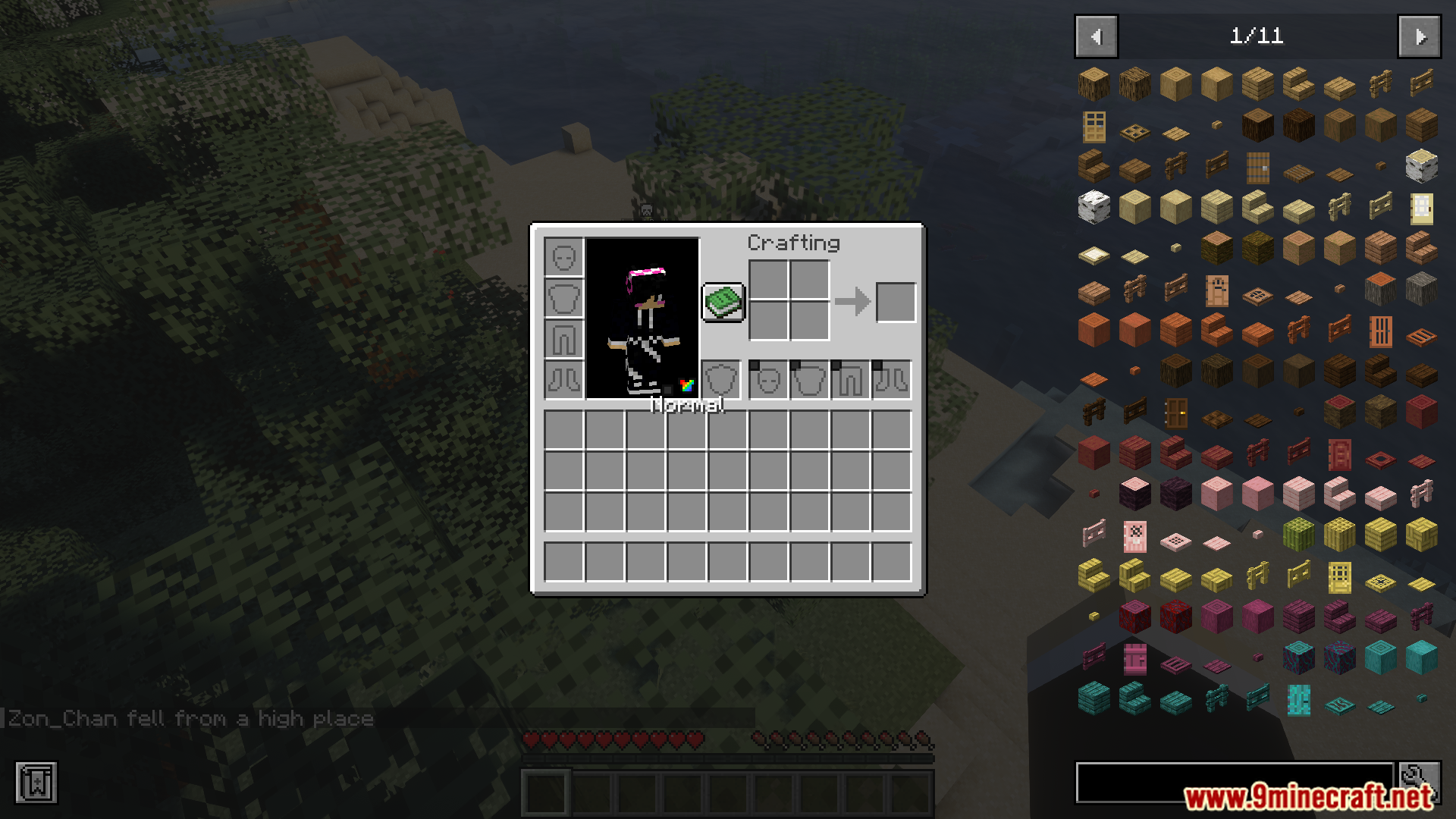Viewport: 1456px width, 819px height.
Task: Go back to the previous item list page
Action: (1096, 36)
